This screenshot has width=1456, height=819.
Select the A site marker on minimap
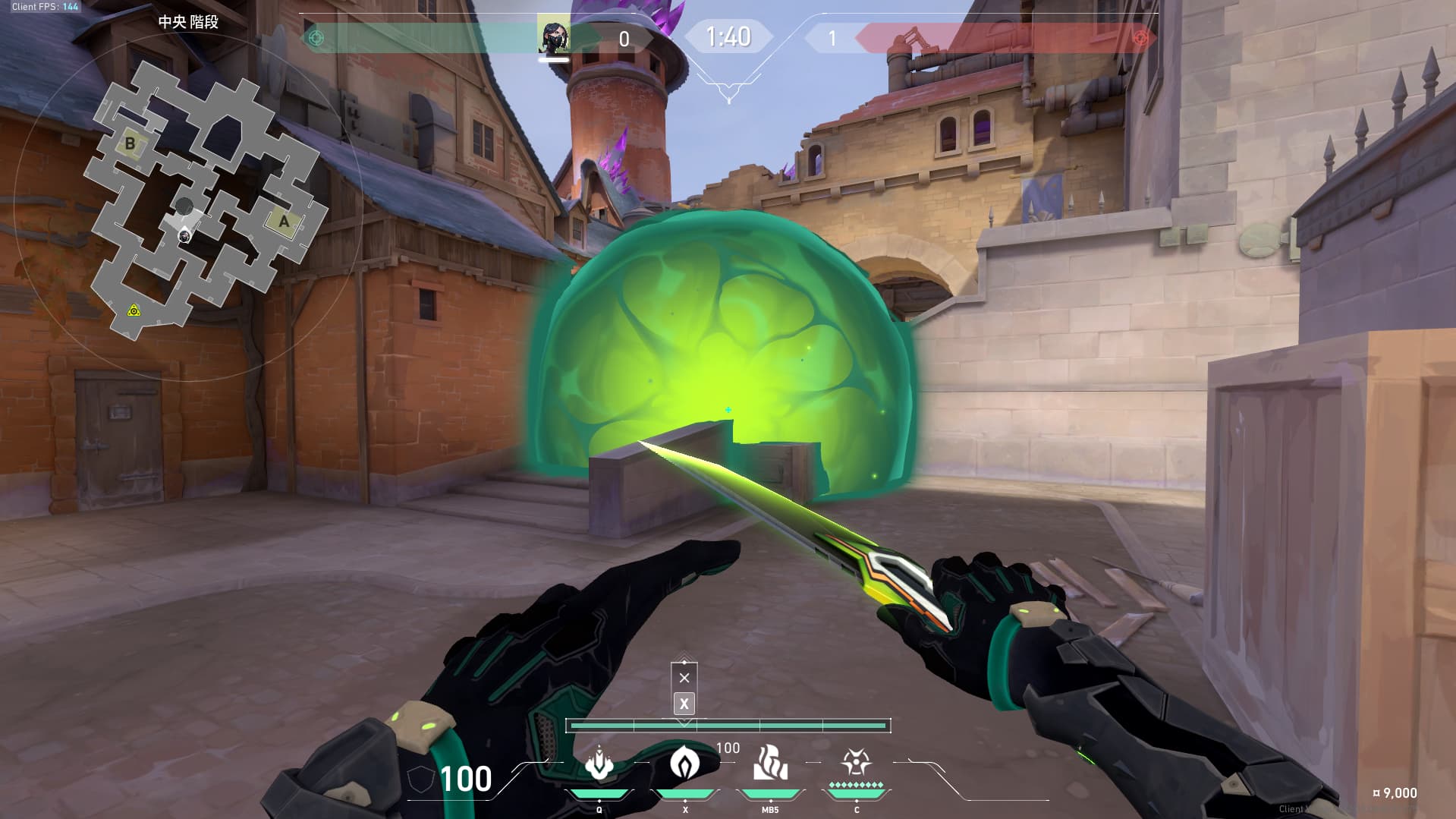point(284,222)
